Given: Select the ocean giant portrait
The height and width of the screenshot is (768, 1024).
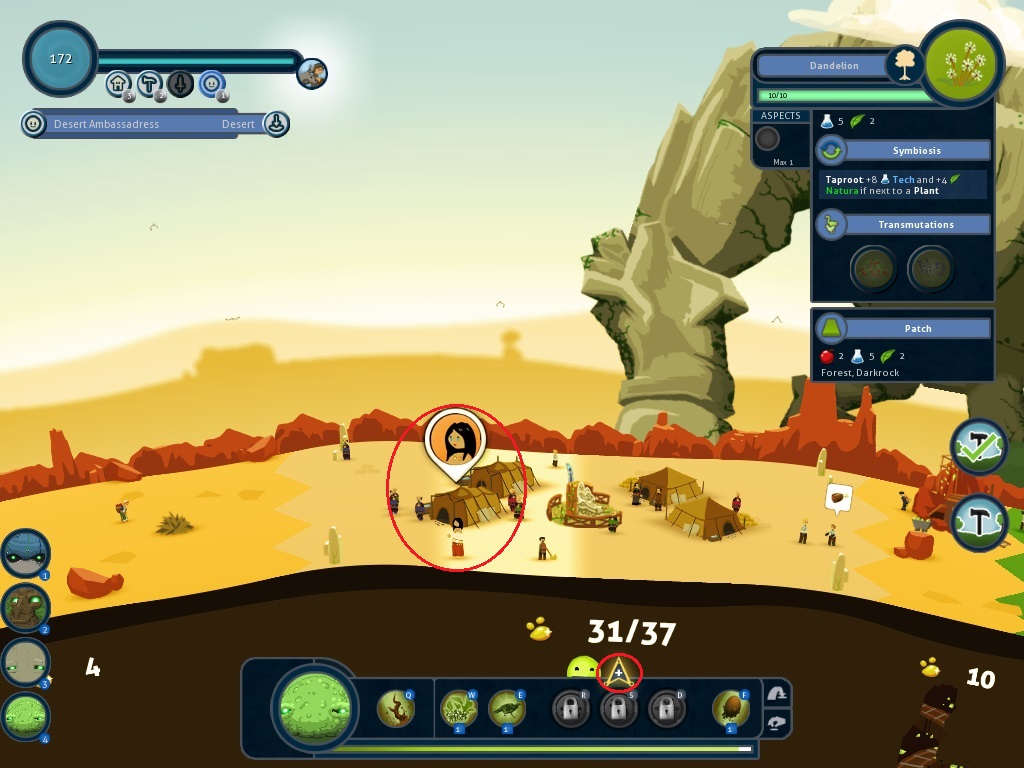Looking at the screenshot, I should coord(25,553).
